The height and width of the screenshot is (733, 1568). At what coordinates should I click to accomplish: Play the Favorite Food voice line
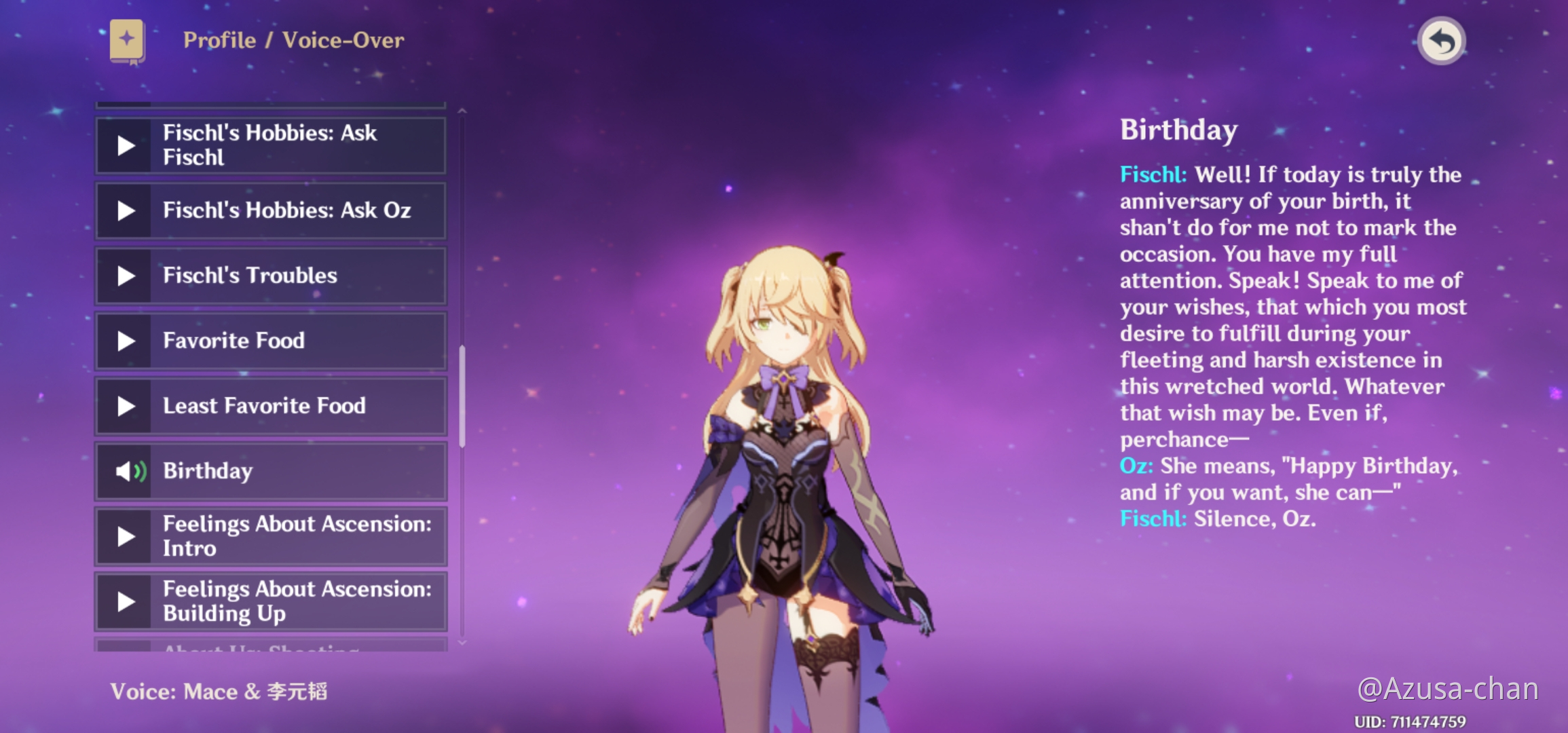pos(126,341)
